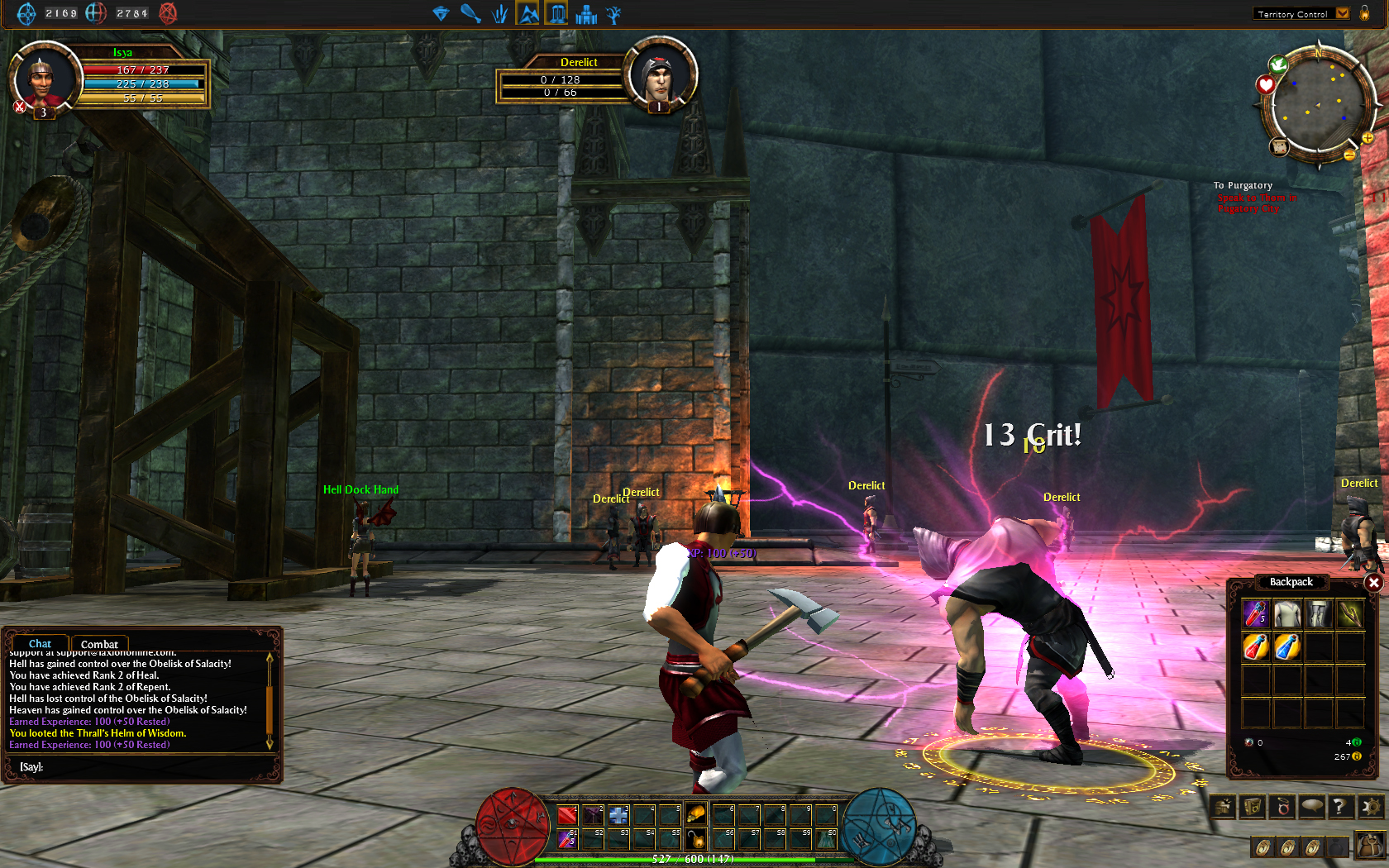1389x868 pixels.
Task: Select the blue potion in the backpack
Action: 1286,646
